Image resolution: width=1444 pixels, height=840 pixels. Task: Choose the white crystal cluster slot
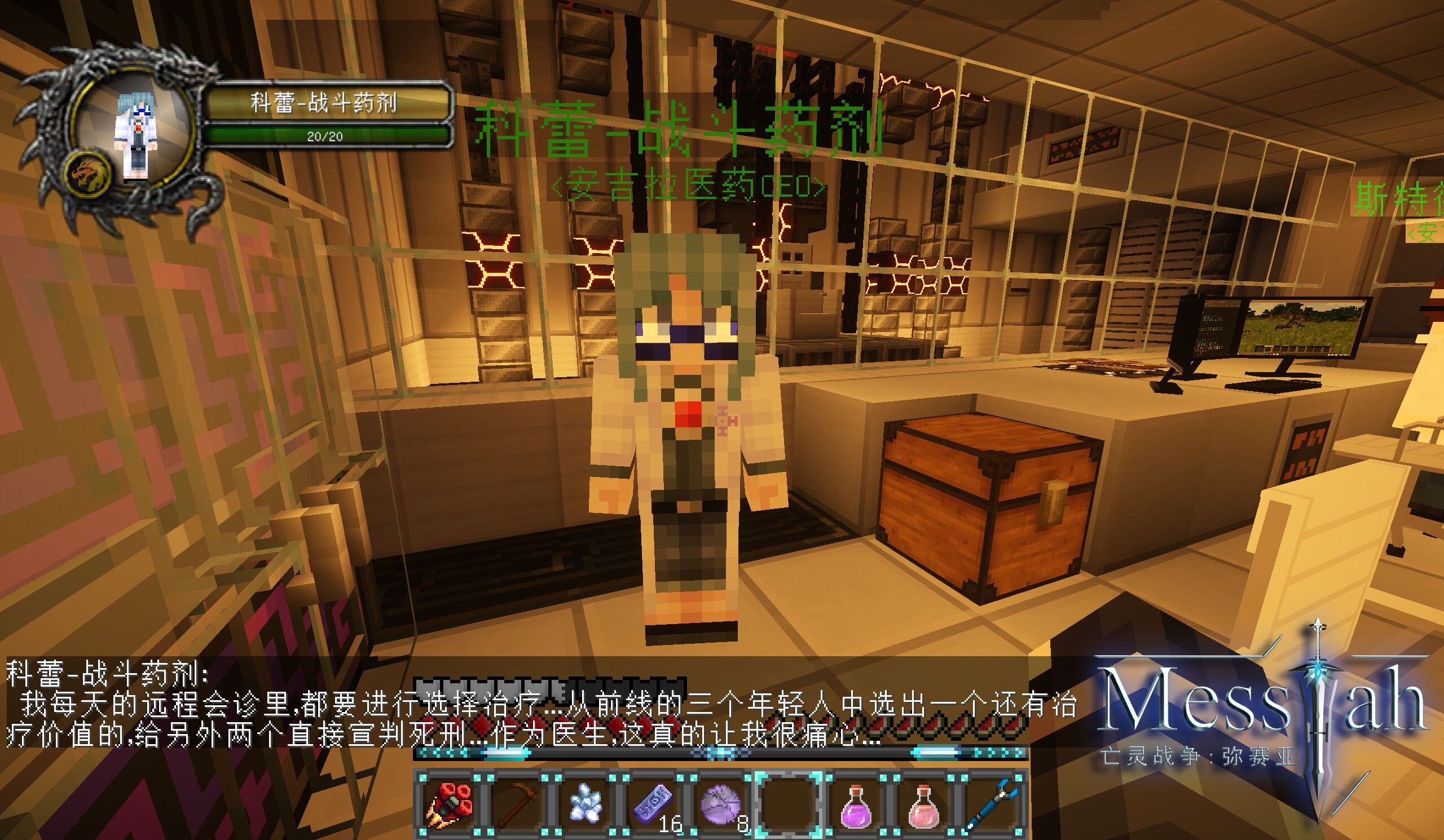pyautogui.click(x=585, y=804)
